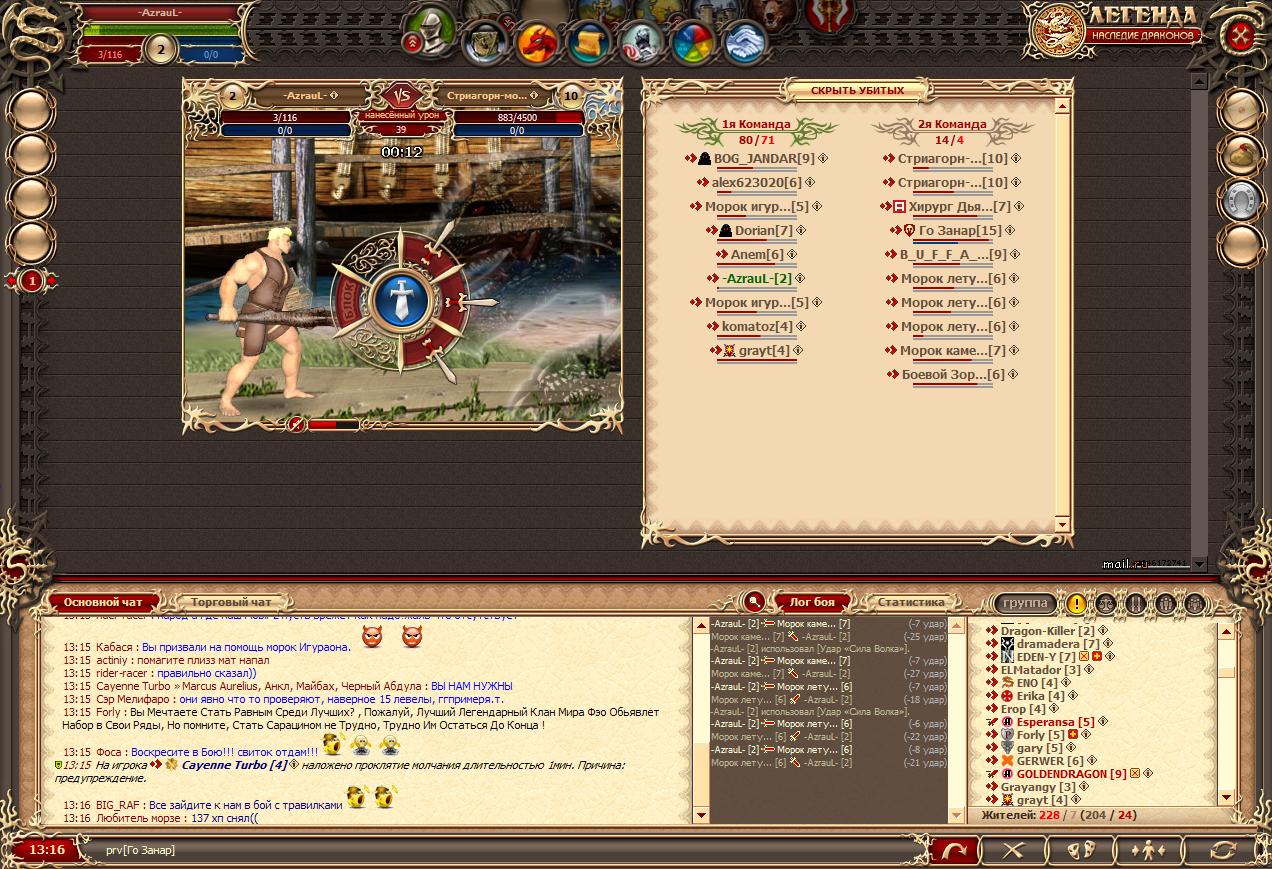Screen dimensions: 1272x869
Task: Open the red dragon icon in the top menu
Action: (537, 41)
